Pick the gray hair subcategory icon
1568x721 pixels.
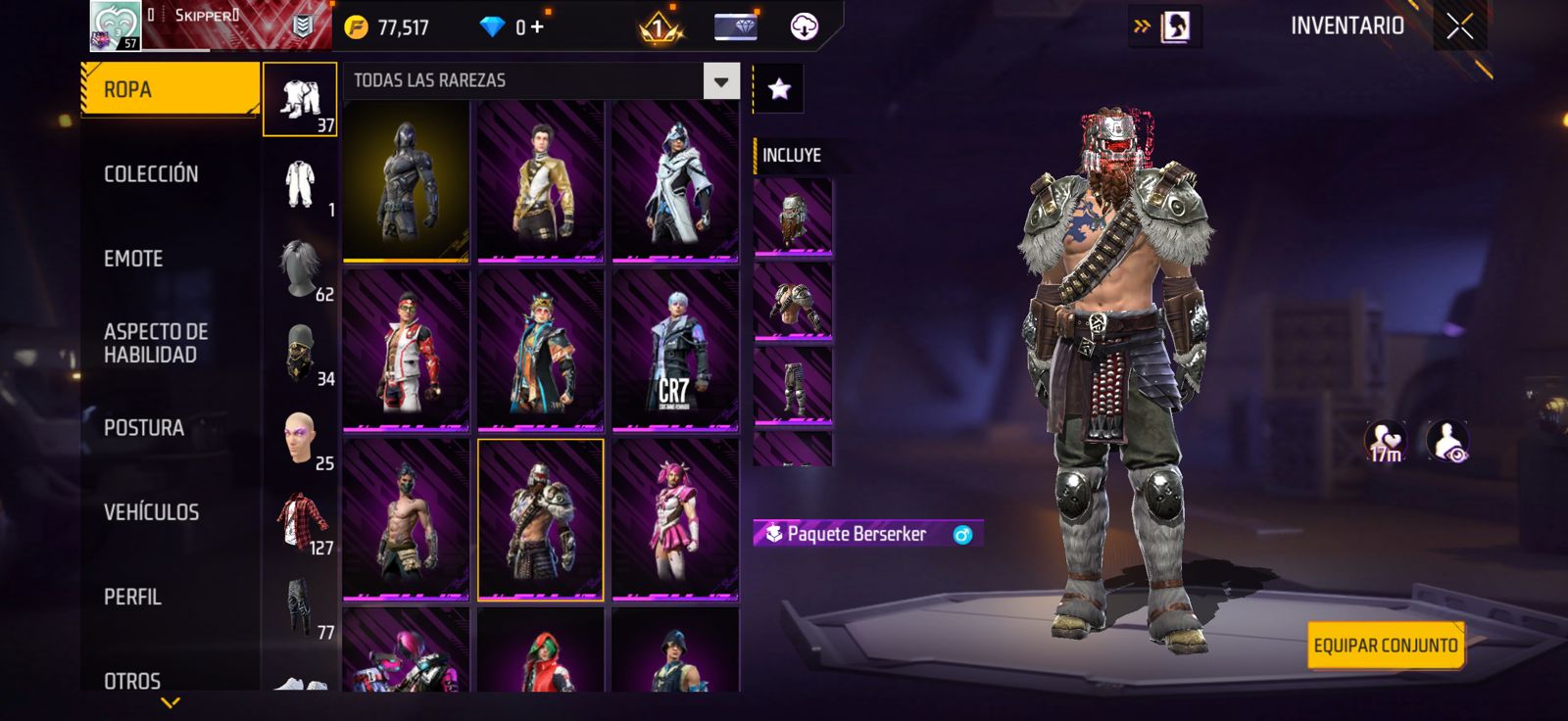300,267
